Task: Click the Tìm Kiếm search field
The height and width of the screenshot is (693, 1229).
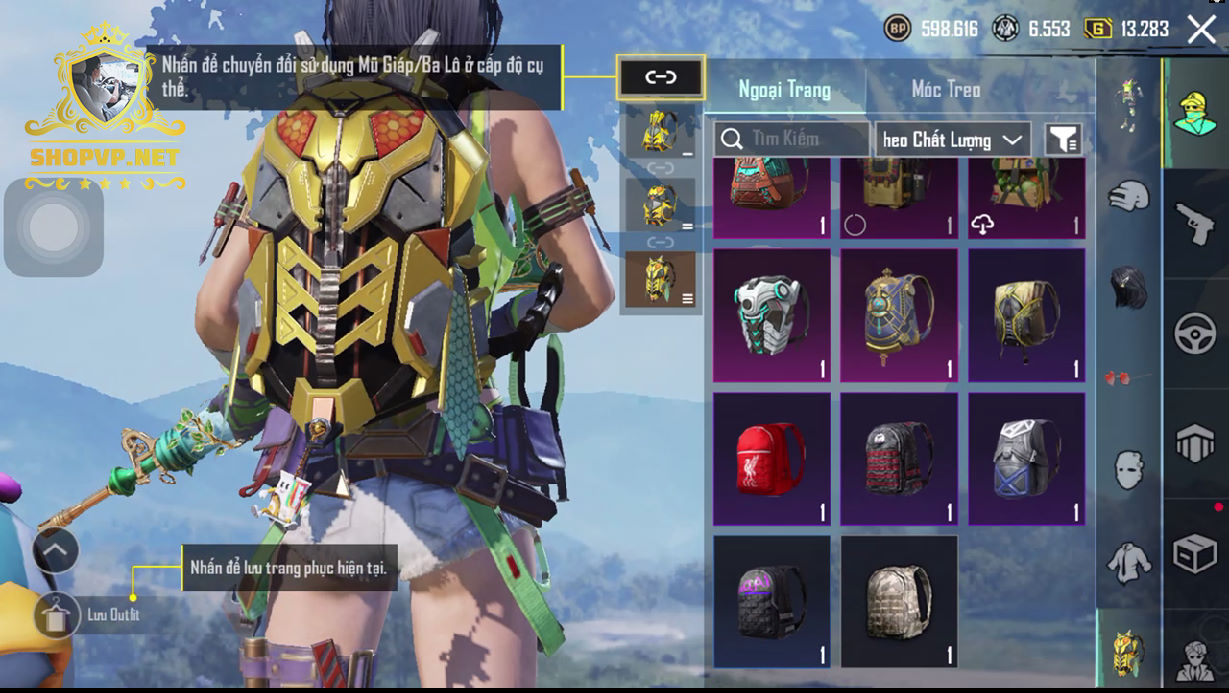Action: pos(792,139)
